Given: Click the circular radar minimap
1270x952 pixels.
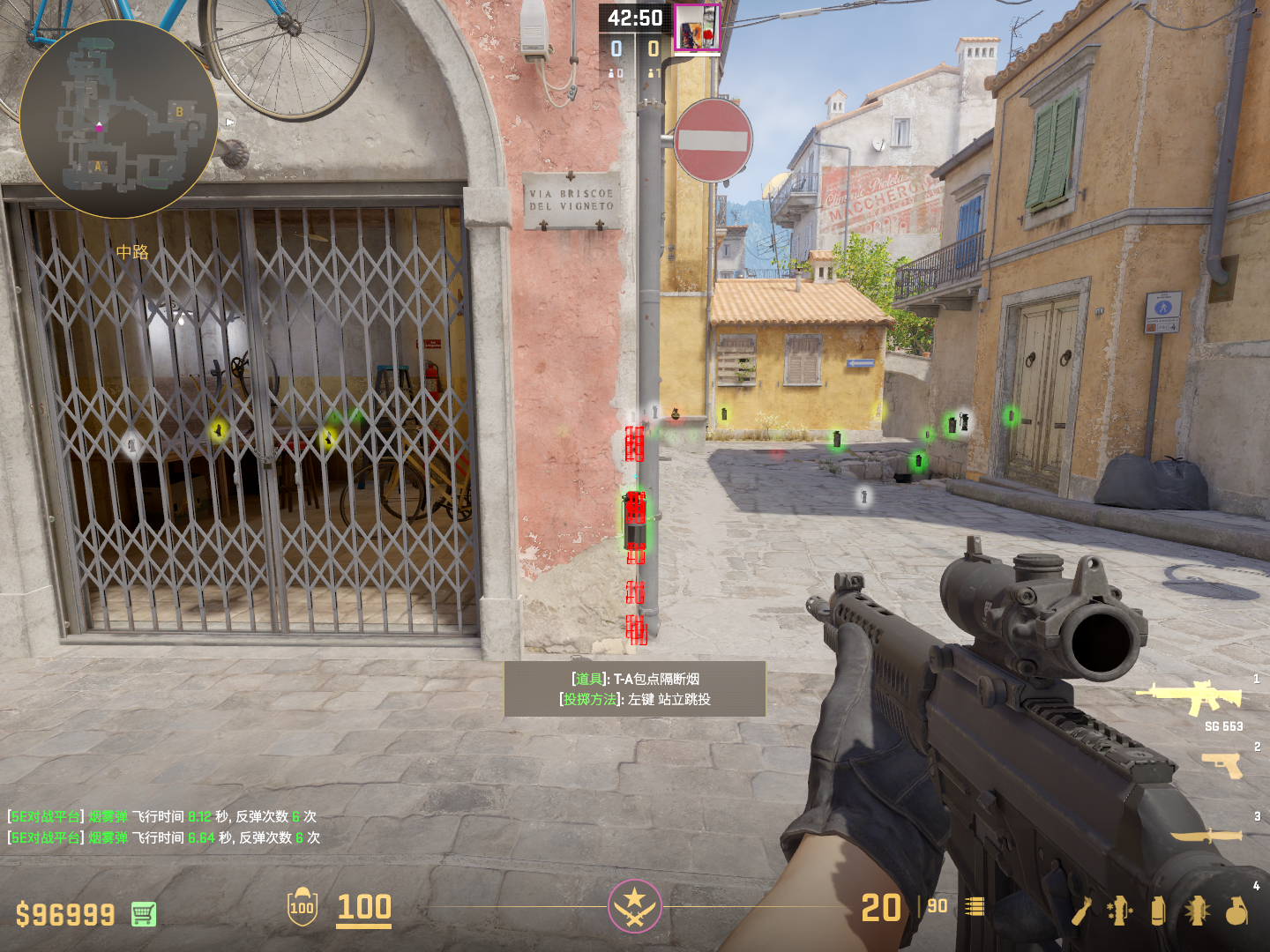Looking at the screenshot, I should tap(118, 120).
